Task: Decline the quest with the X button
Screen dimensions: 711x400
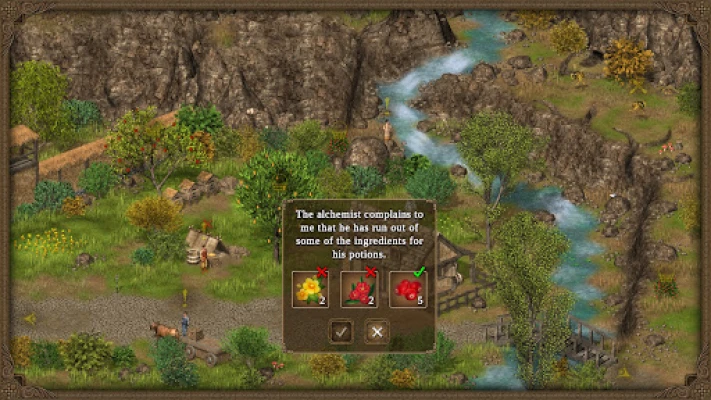Action: click(376, 331)
